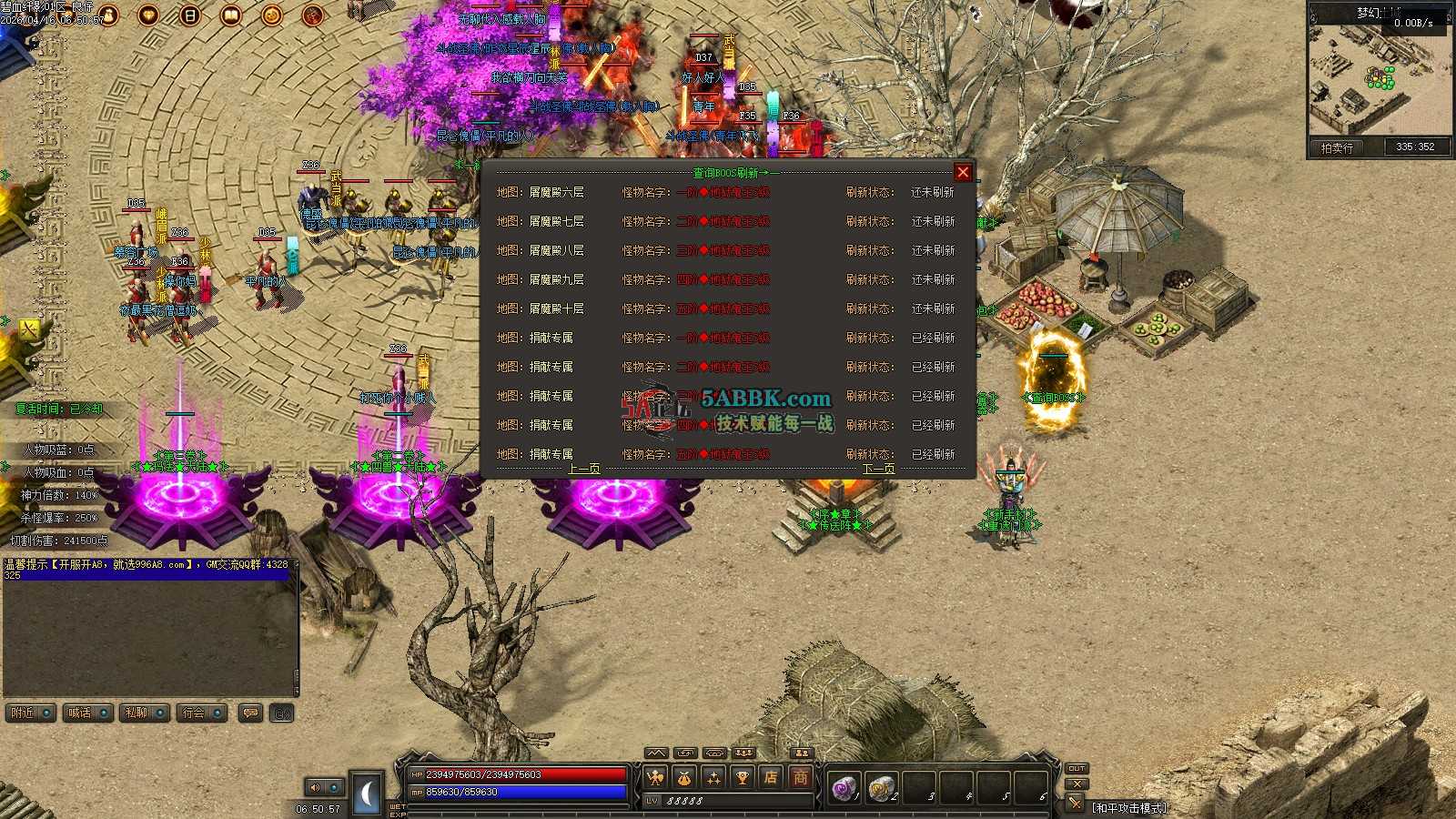Screen dimensions: 1456x819
Task: Open the money bag icon in bottom bar
Action: pos(683,777)
